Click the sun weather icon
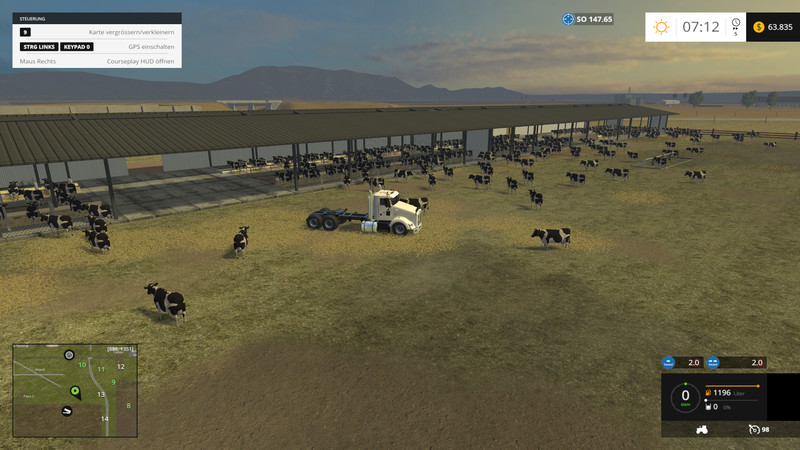Image resolution: width=800 pixels, height=450 pixels. (x=661, y=27)
